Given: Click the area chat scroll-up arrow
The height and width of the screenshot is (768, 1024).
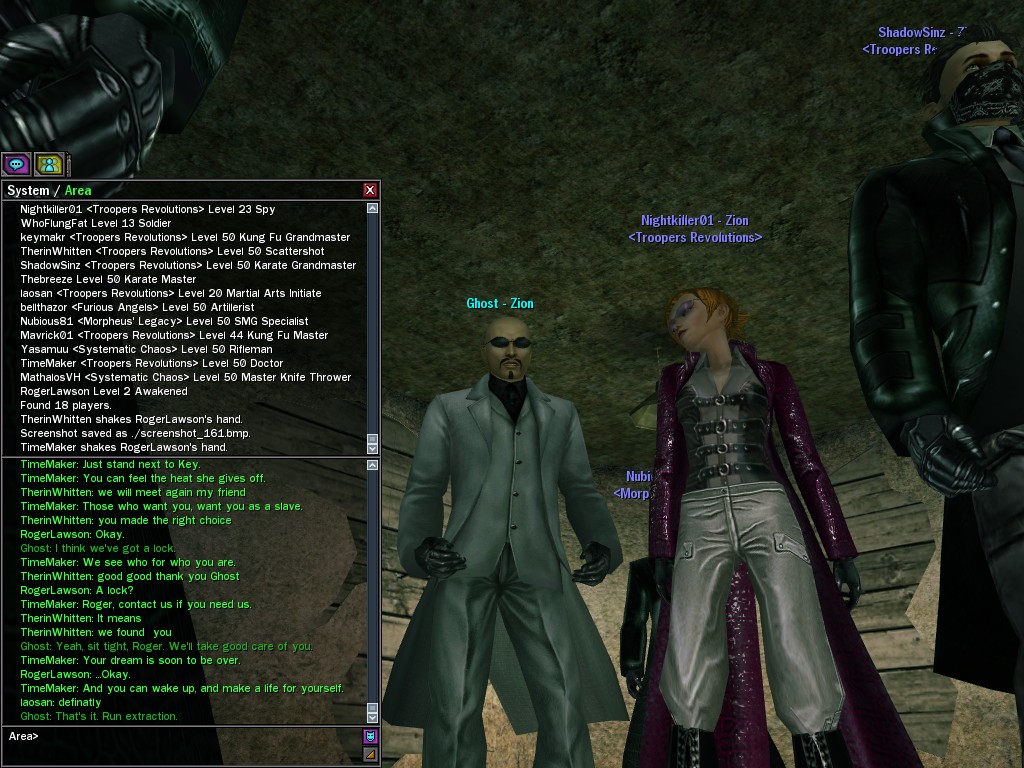Looking at the screenshot, I should [373, 465].
